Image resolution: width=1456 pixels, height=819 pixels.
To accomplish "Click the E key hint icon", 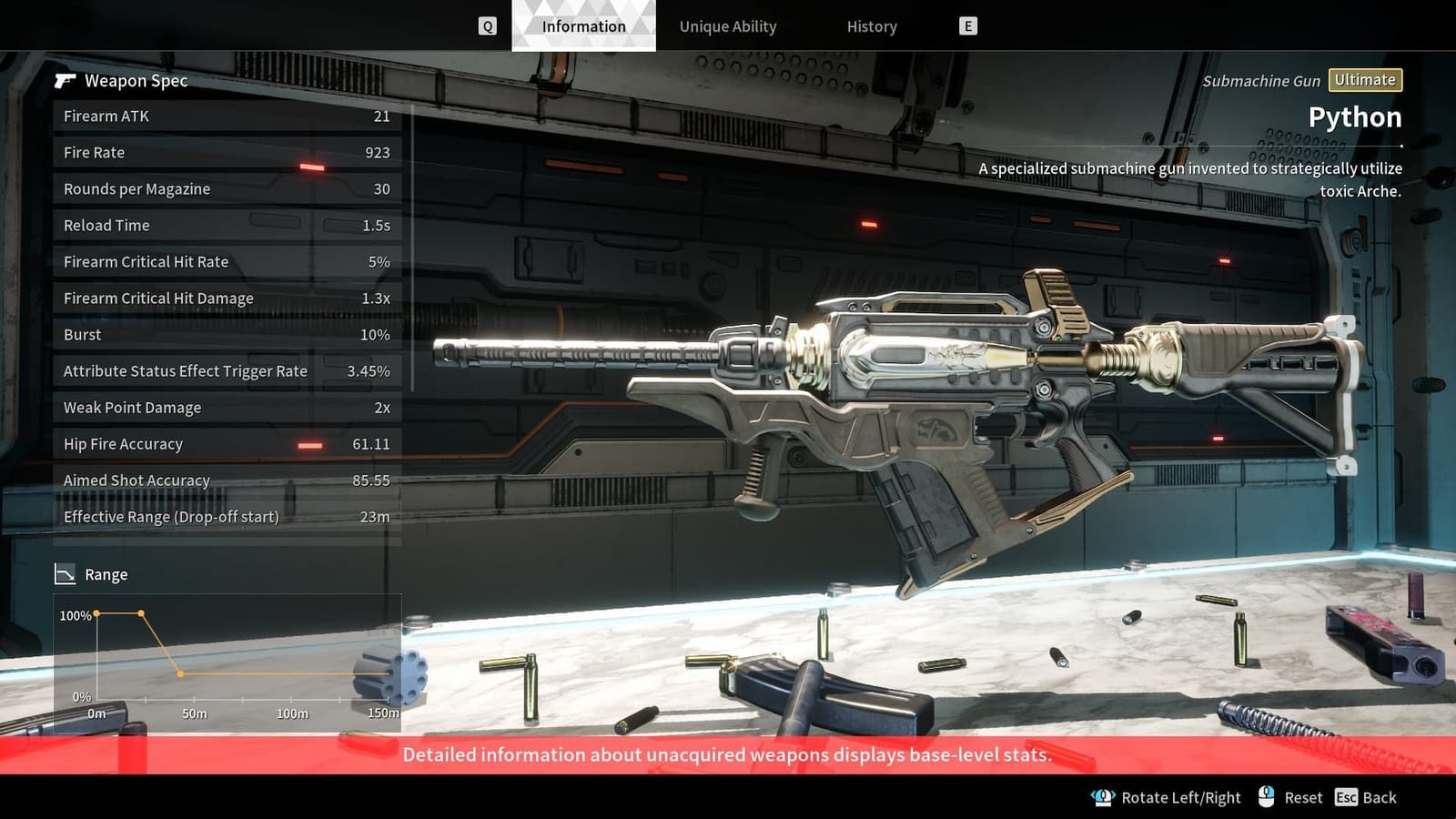I will 967,25.
